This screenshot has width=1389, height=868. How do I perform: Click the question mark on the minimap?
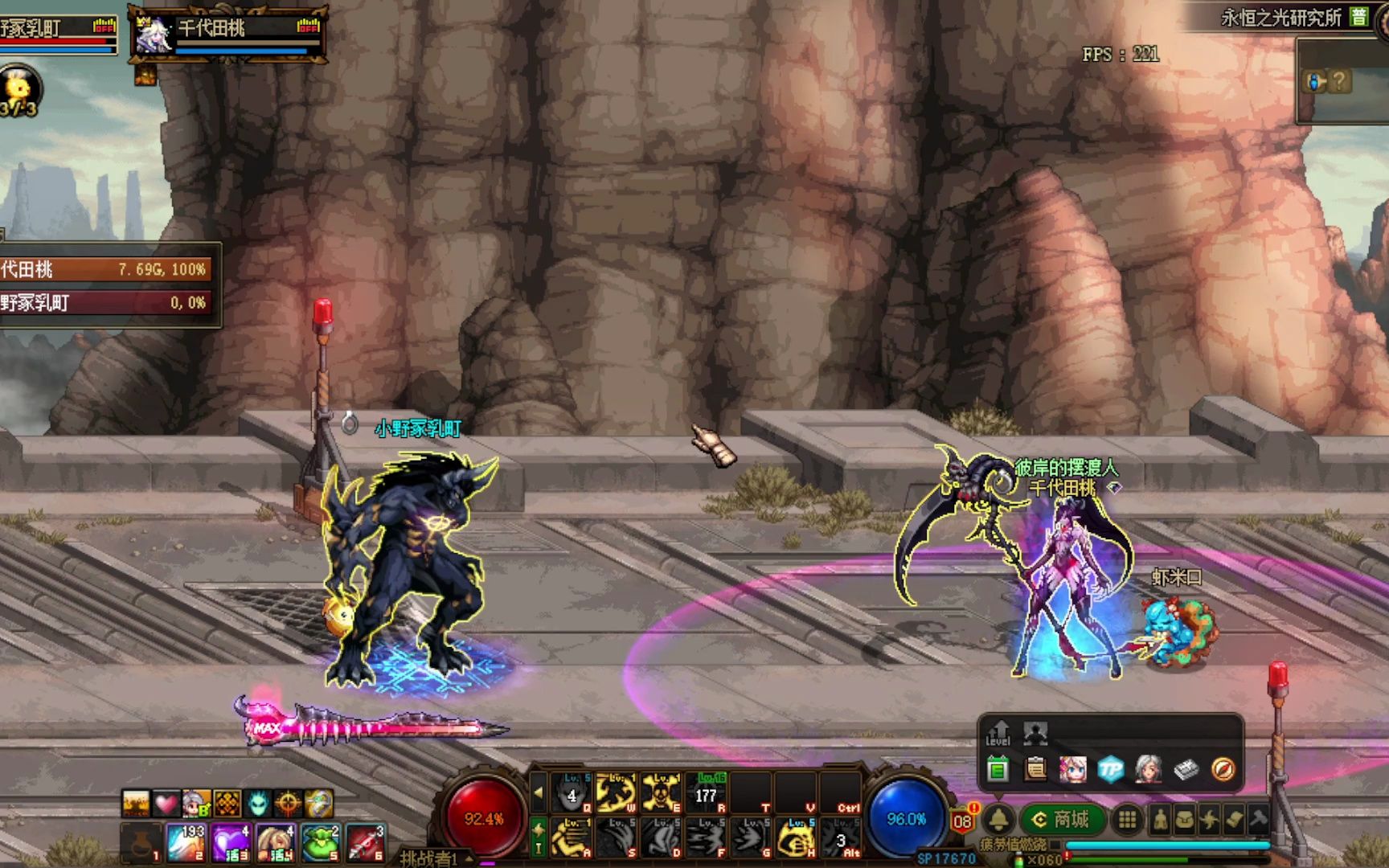pos(1338,81)
